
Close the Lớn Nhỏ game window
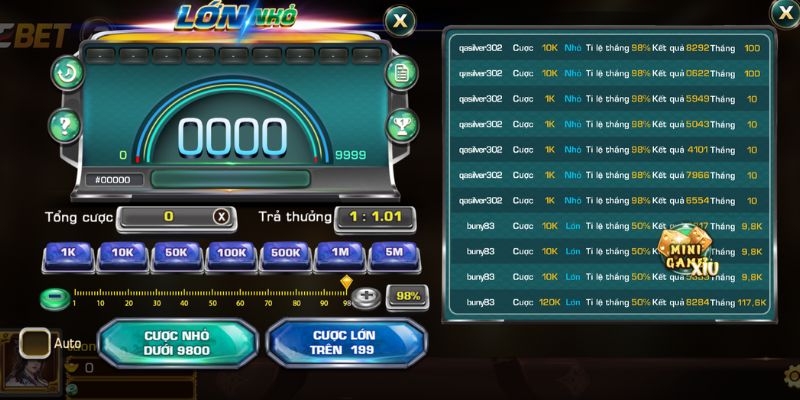(400, 19)
